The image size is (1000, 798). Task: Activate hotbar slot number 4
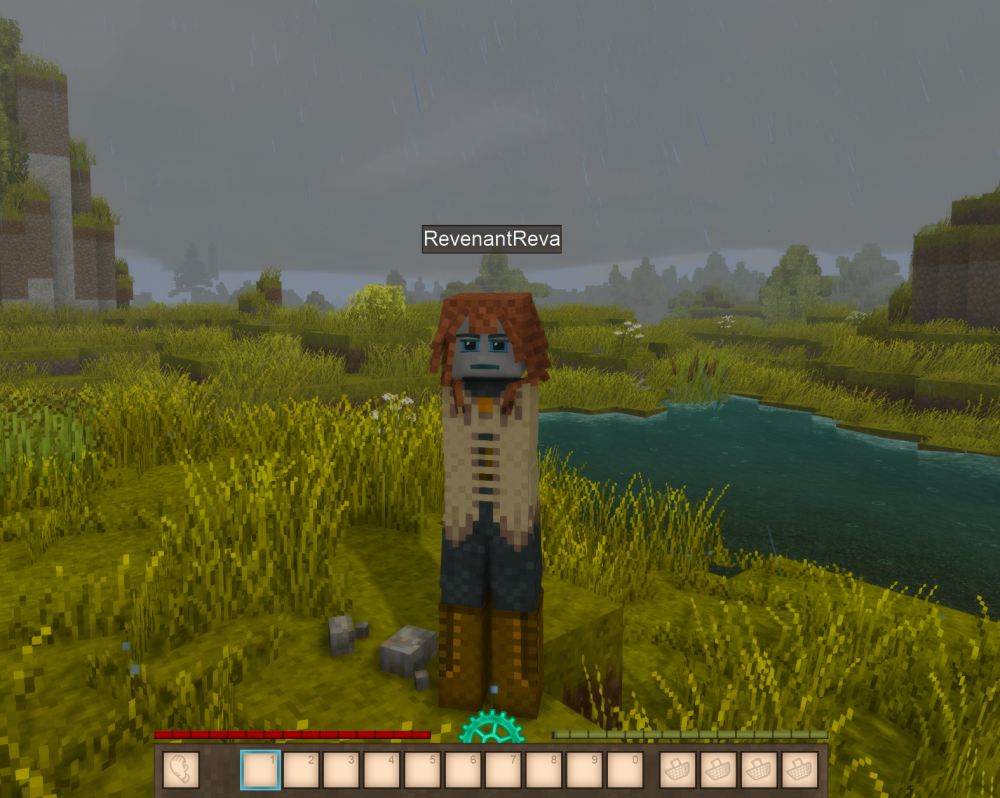click(382, 770)
